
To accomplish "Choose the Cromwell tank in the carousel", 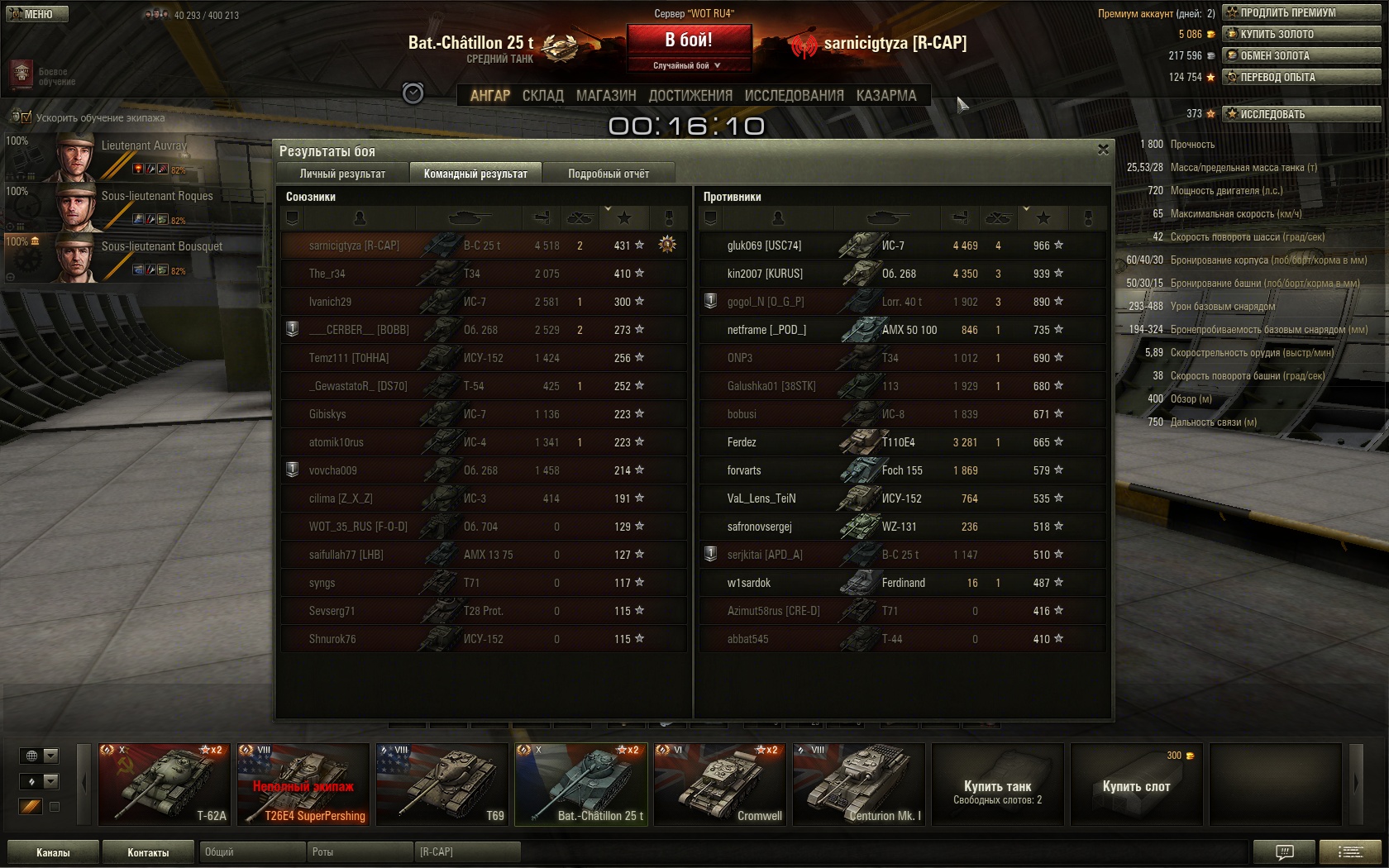I will point(719,784).
